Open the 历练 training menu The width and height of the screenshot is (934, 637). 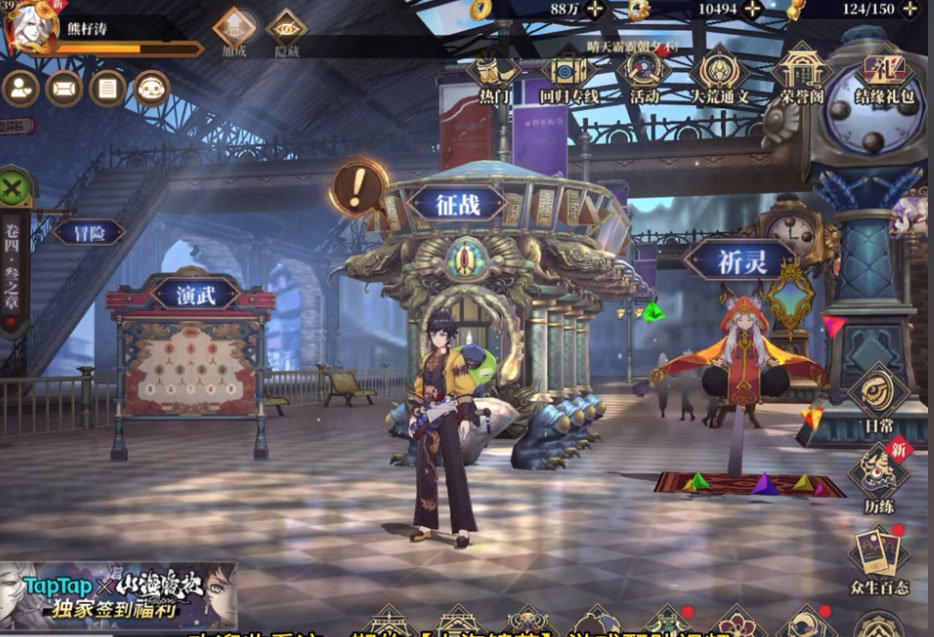point(880,475)
